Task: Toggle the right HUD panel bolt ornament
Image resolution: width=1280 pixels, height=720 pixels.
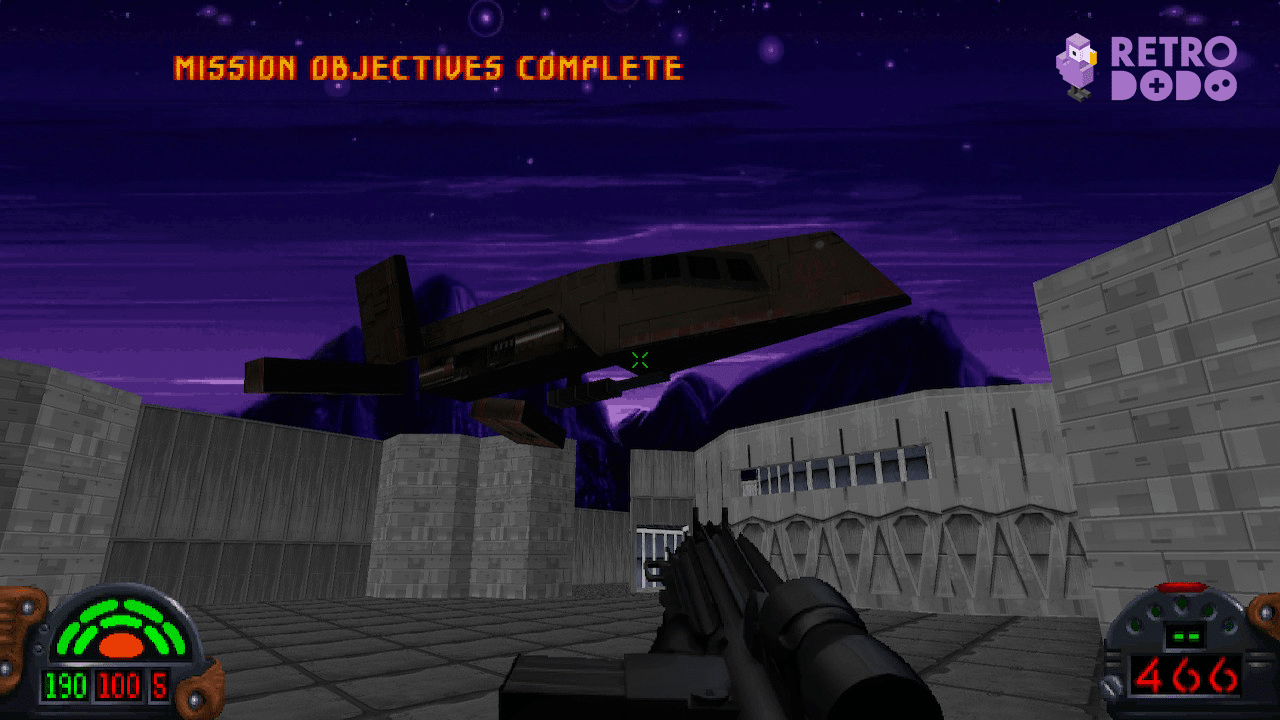Action: tap(1265, 612)
